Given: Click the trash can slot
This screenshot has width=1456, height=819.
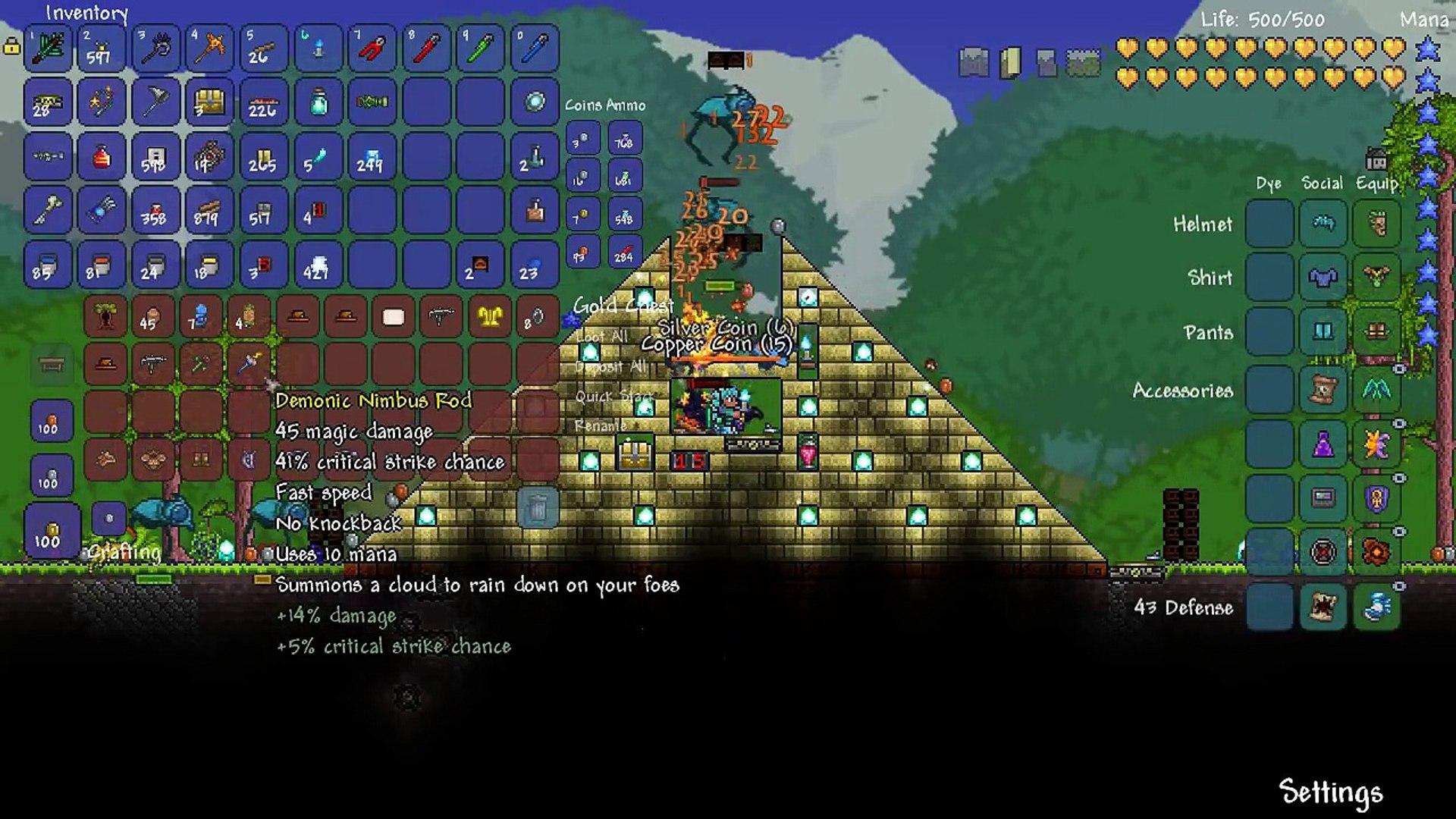Looking at the screenshot, I should pyautogui.click(x=537, y=507).
